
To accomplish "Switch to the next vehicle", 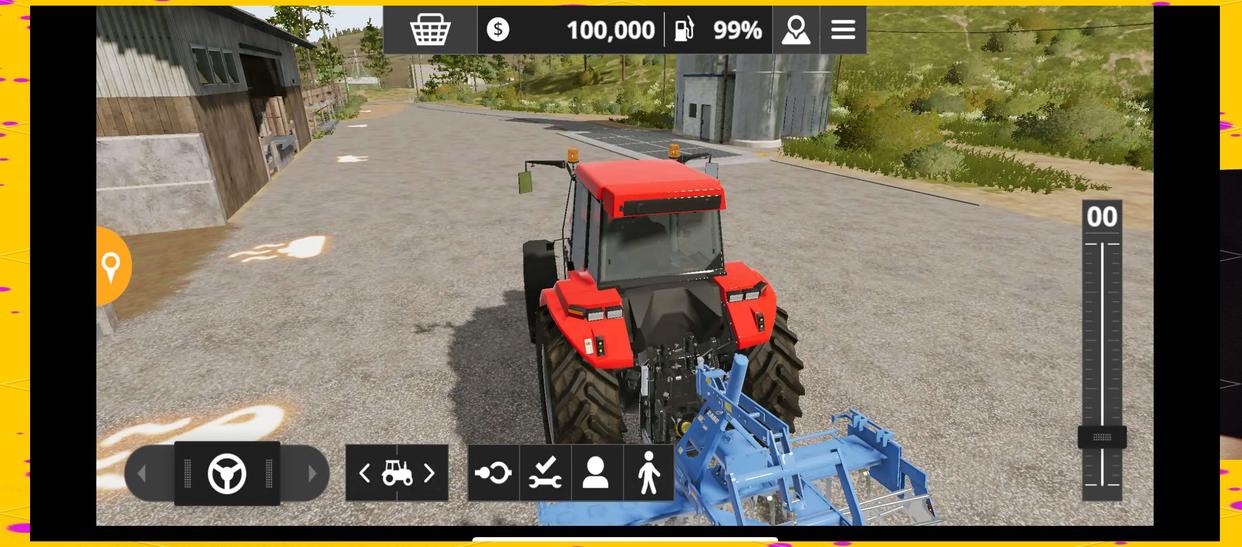I will click(x=430, y=473).
